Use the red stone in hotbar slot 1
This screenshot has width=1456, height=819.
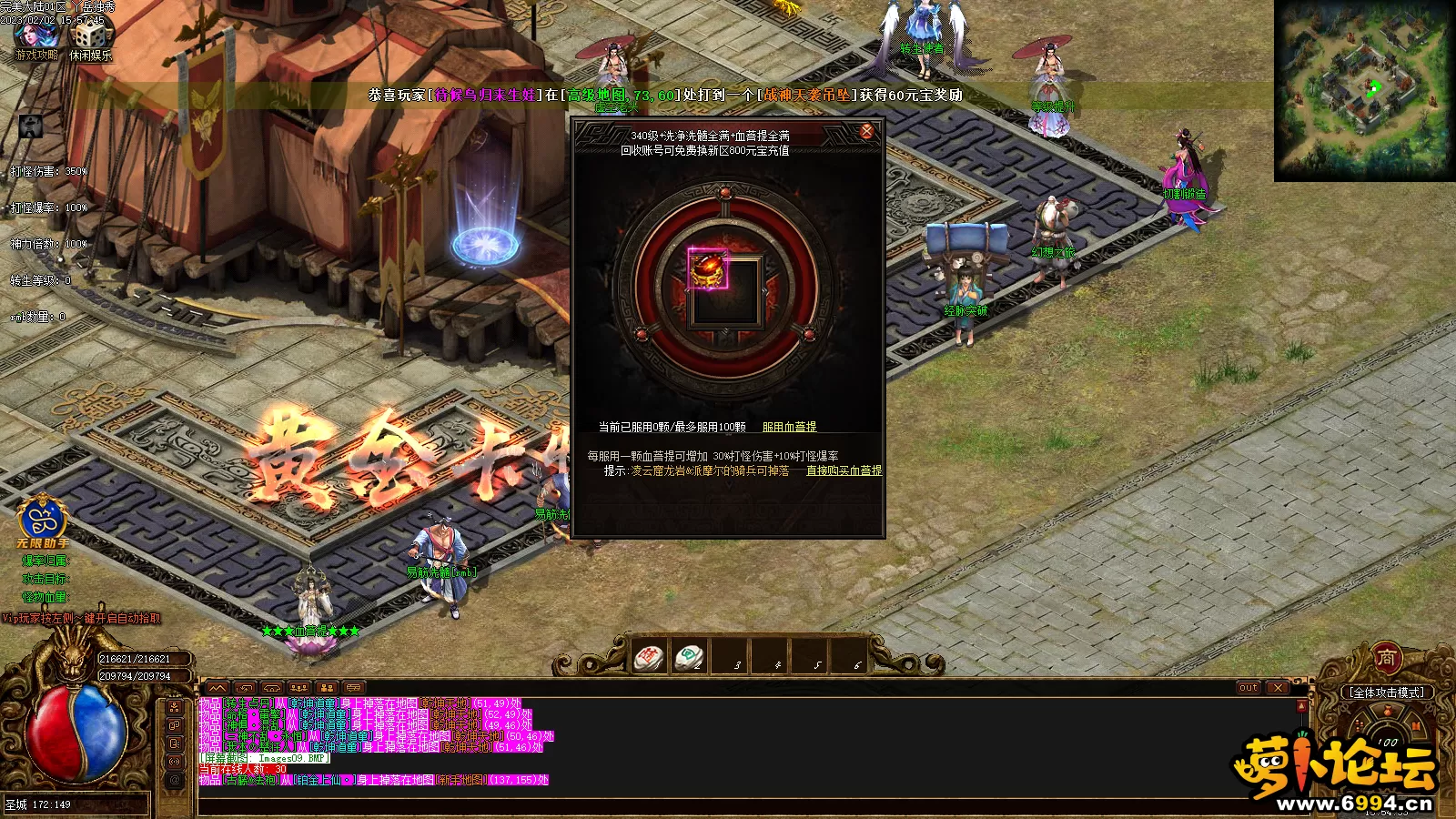650,657
